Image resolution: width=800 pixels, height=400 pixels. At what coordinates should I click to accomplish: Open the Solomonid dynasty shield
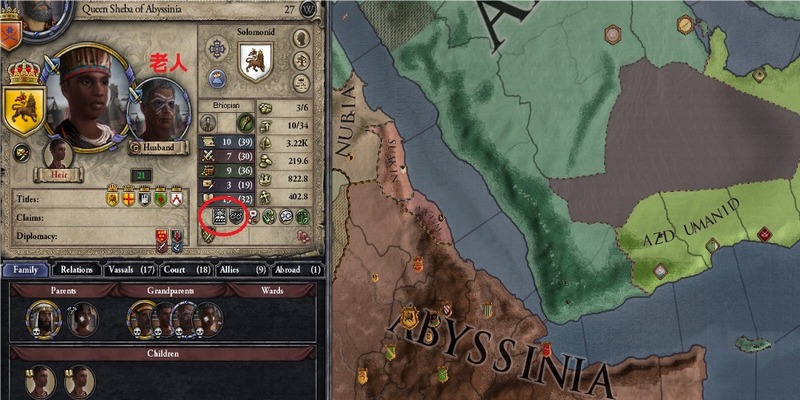pos(255,62)
